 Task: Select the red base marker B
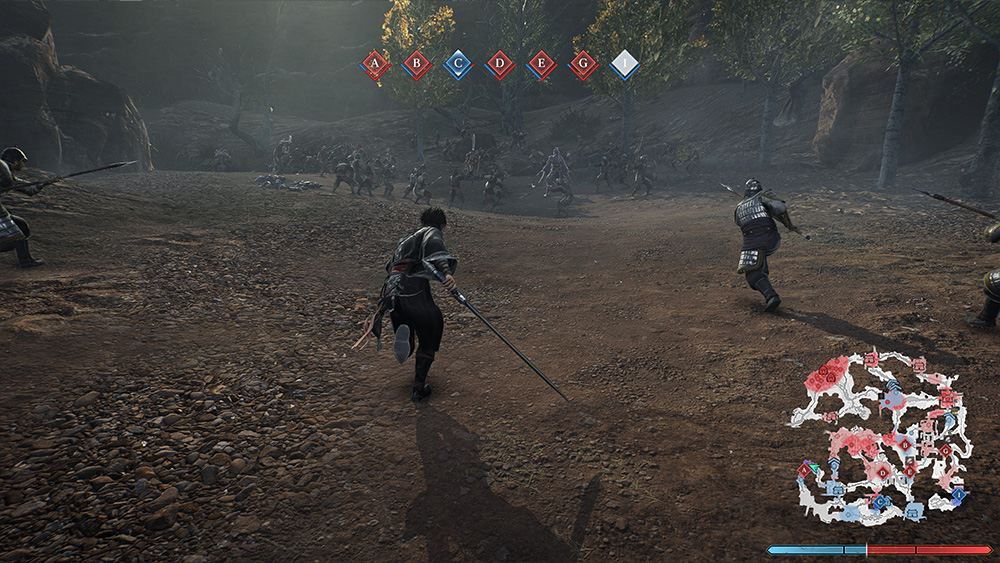[417, 65]
